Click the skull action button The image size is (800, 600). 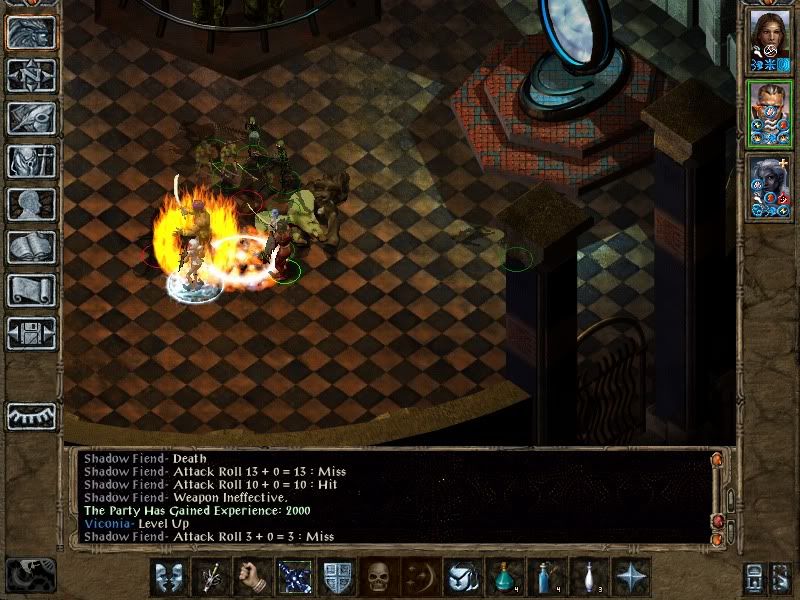(x=378, y=577)
